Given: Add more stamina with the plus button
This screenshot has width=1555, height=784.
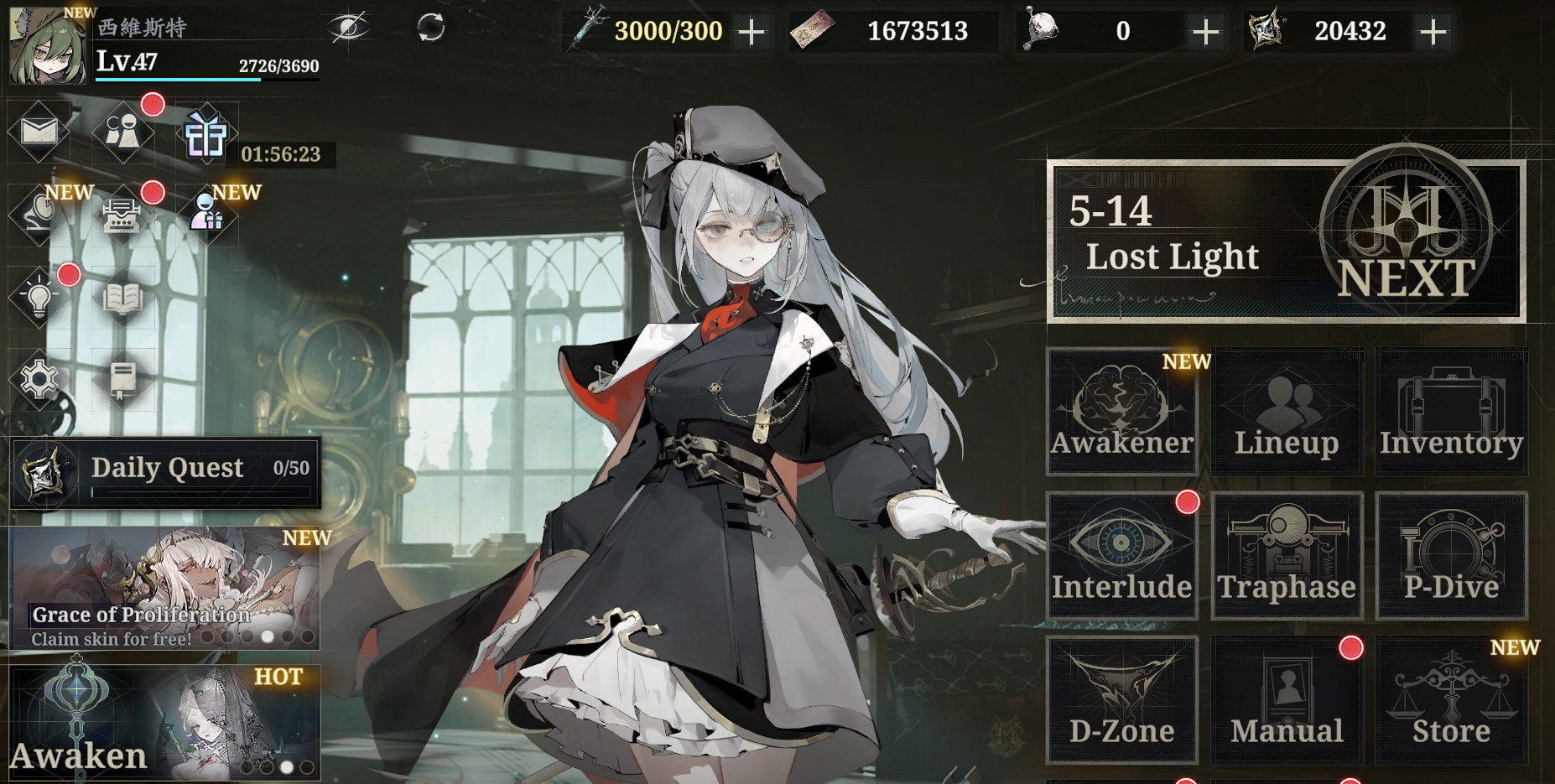Looking at the screenshot, I should point(751,32).
